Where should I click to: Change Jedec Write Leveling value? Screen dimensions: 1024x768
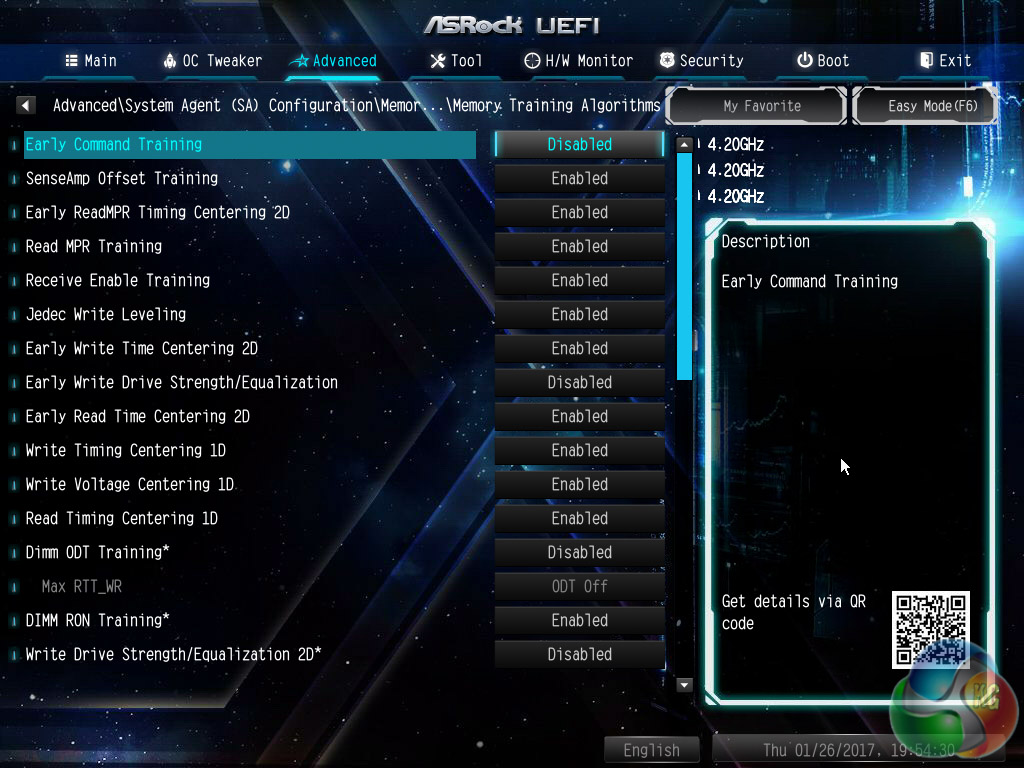coord(579,314)
